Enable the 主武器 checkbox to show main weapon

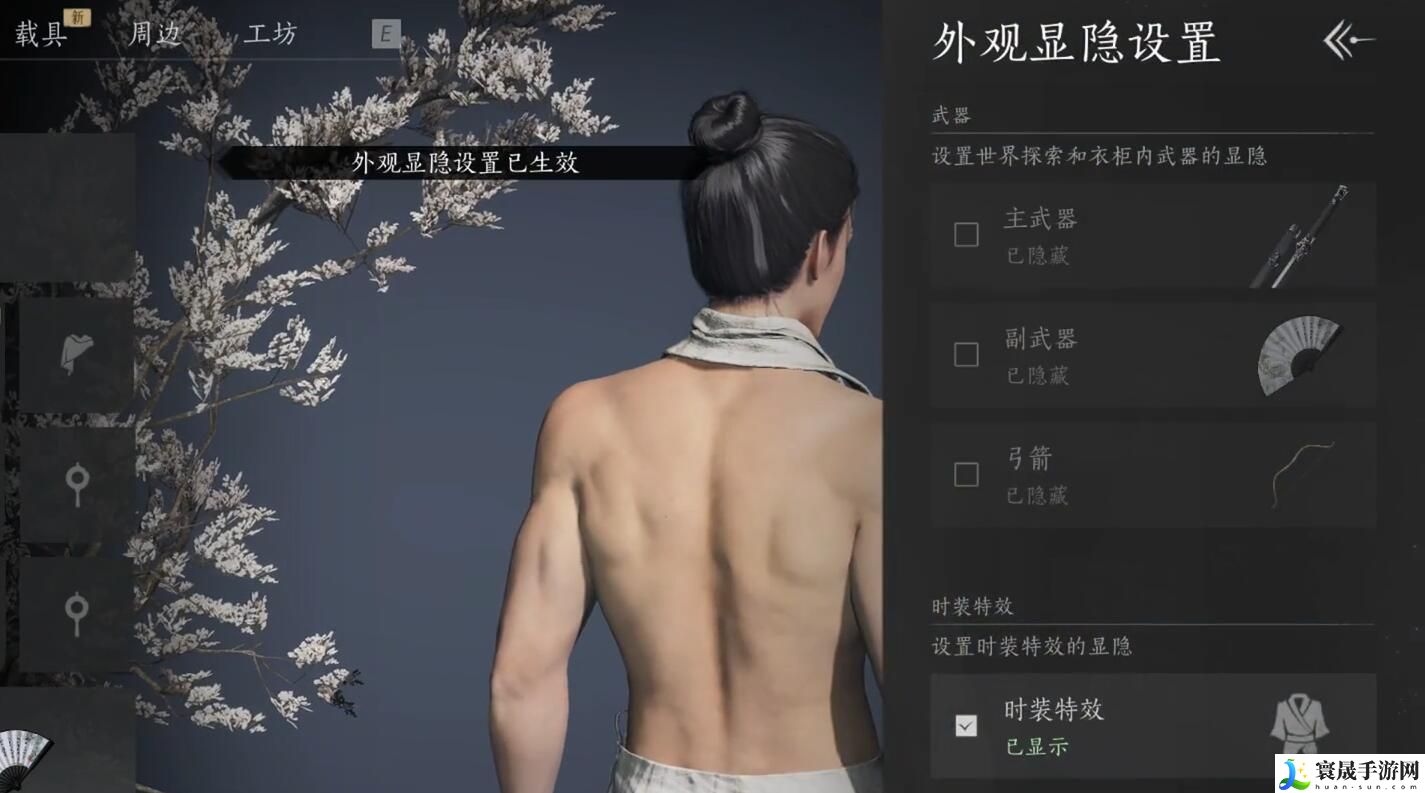(x=966, y=234)
